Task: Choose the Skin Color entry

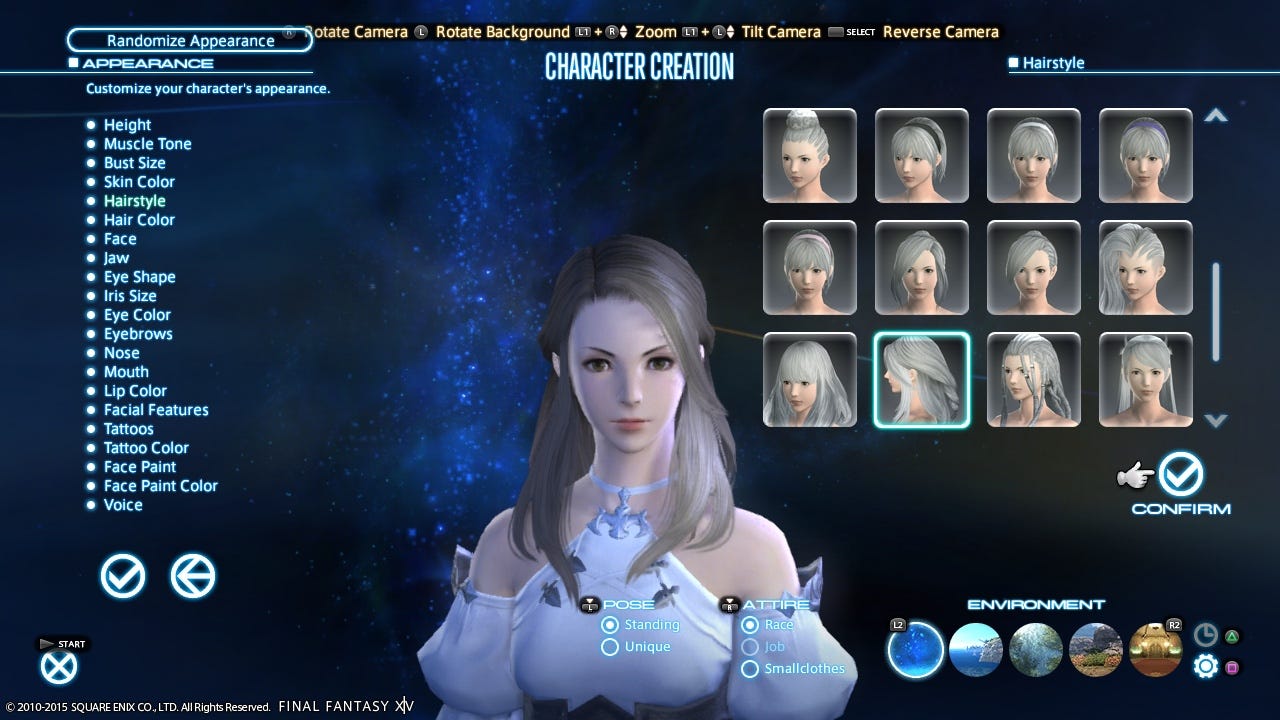Action: coord(139,182)
